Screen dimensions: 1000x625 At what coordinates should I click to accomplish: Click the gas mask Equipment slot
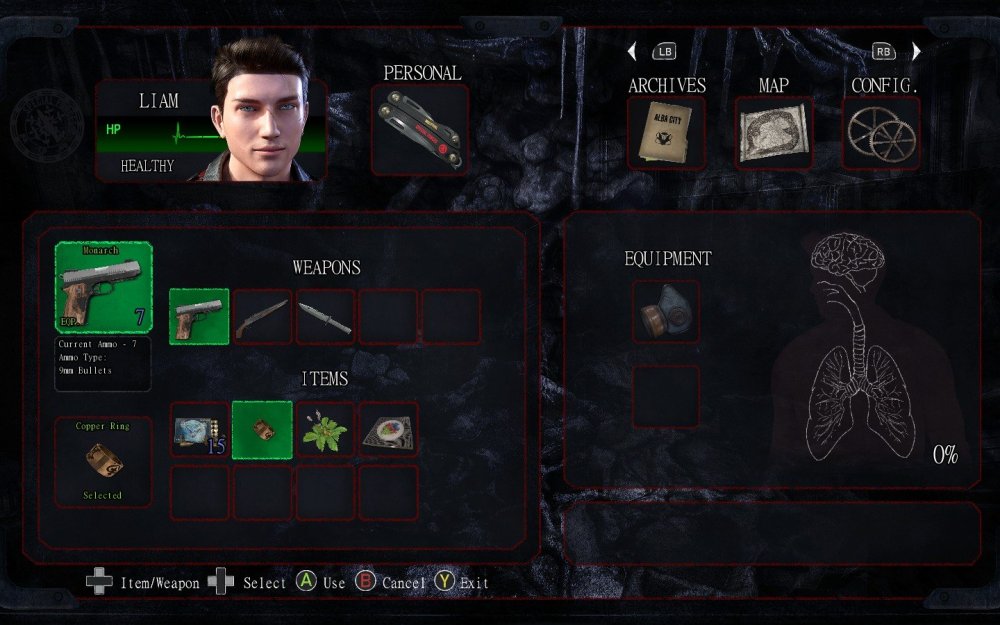[666, 312]
